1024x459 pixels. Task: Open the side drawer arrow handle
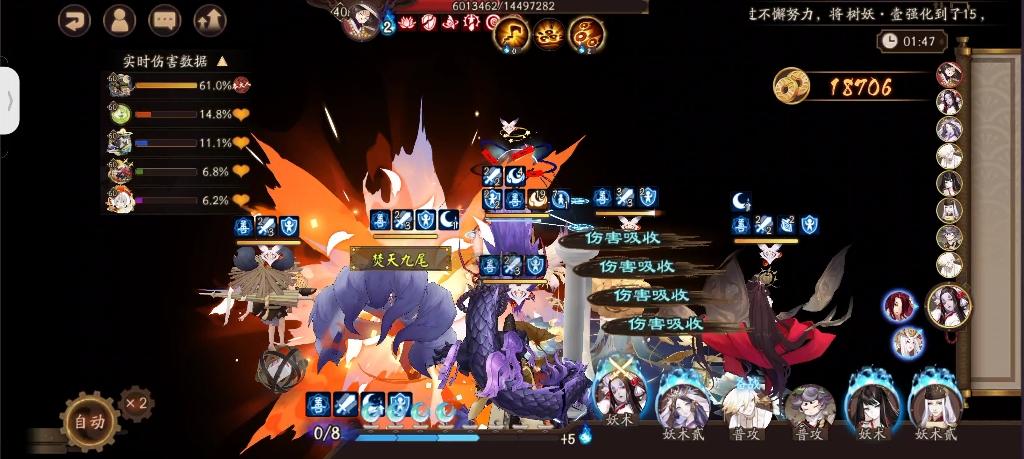click(10, 100)
